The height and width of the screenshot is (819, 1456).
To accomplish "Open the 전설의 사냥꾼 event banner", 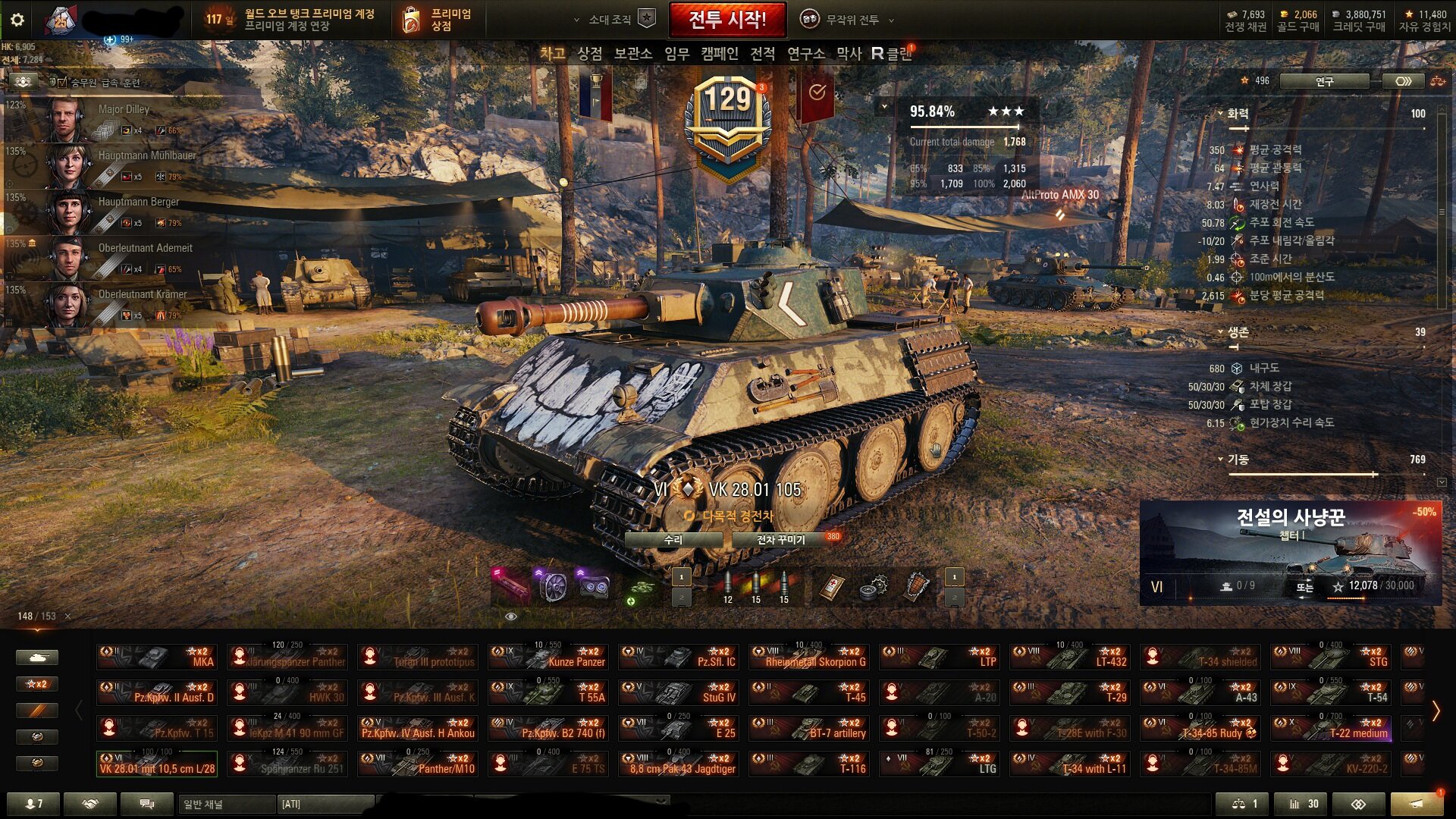I will point(1290,552).
